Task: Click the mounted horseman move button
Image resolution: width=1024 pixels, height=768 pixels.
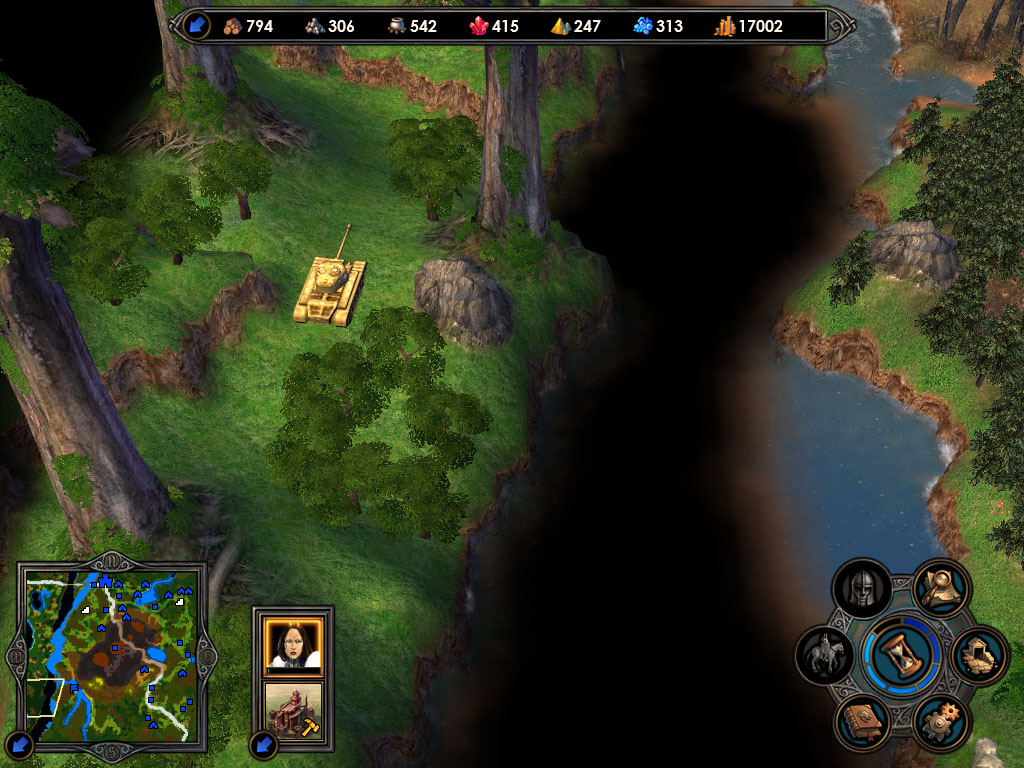Action: point(825,655)
